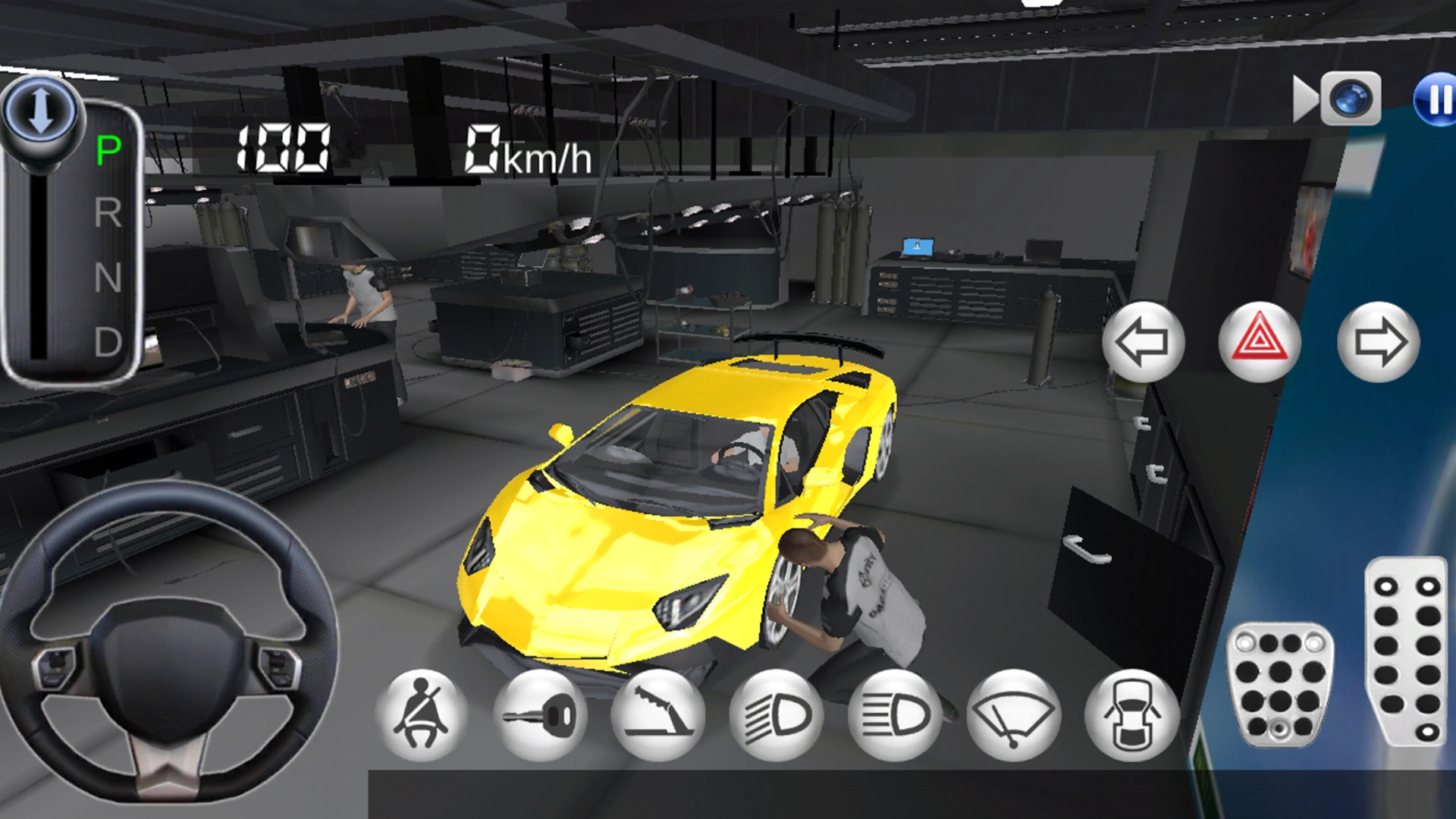
Task: Step on the brake pedal
Action: coord(1280,685)
